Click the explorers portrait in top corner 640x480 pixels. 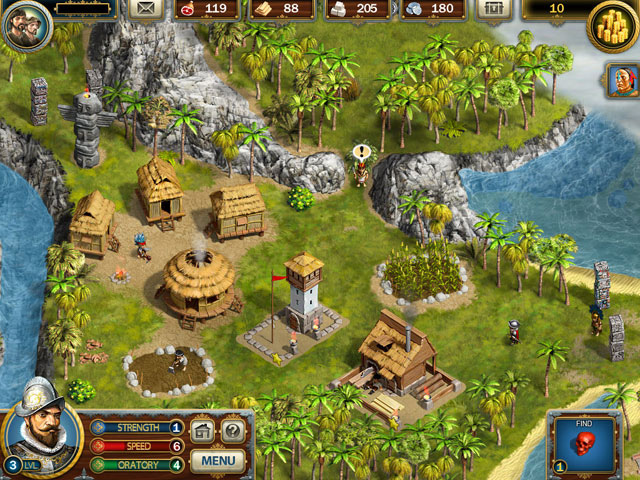(x=25, y=26)
